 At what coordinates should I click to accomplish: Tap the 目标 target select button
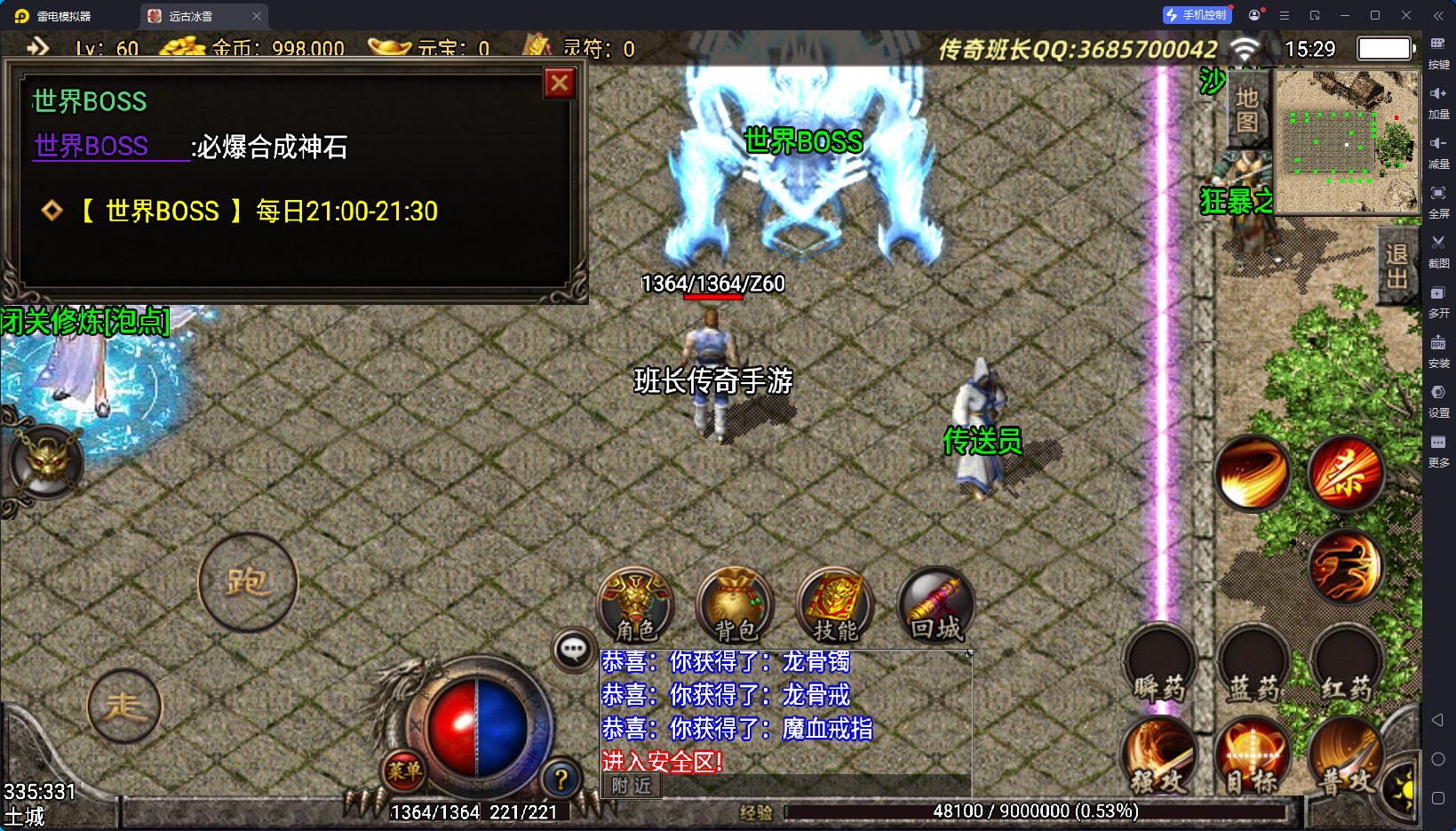(1253, 755)
